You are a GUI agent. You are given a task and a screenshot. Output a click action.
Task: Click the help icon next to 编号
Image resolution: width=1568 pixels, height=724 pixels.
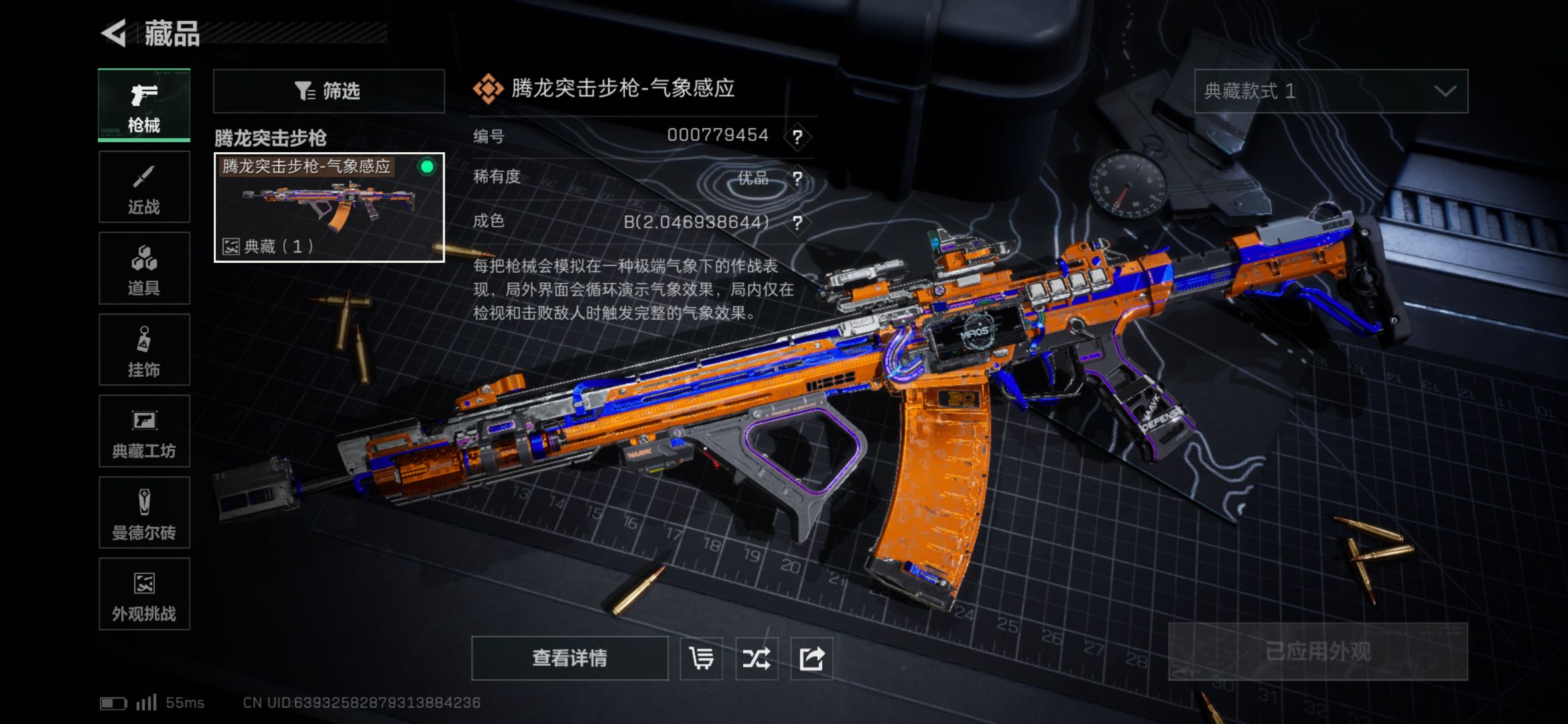(x=797, y=137)
